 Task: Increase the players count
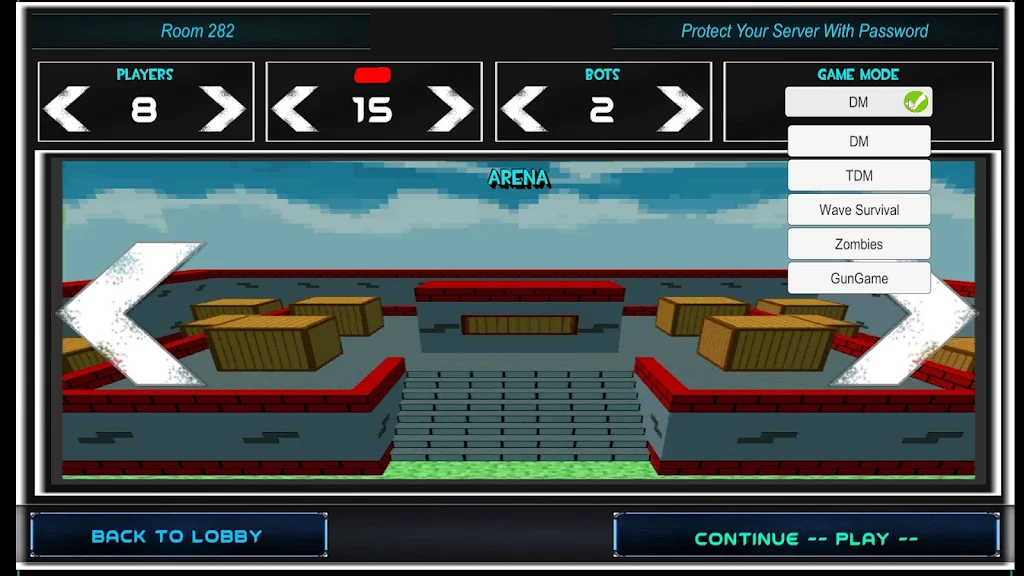(222, 109)
